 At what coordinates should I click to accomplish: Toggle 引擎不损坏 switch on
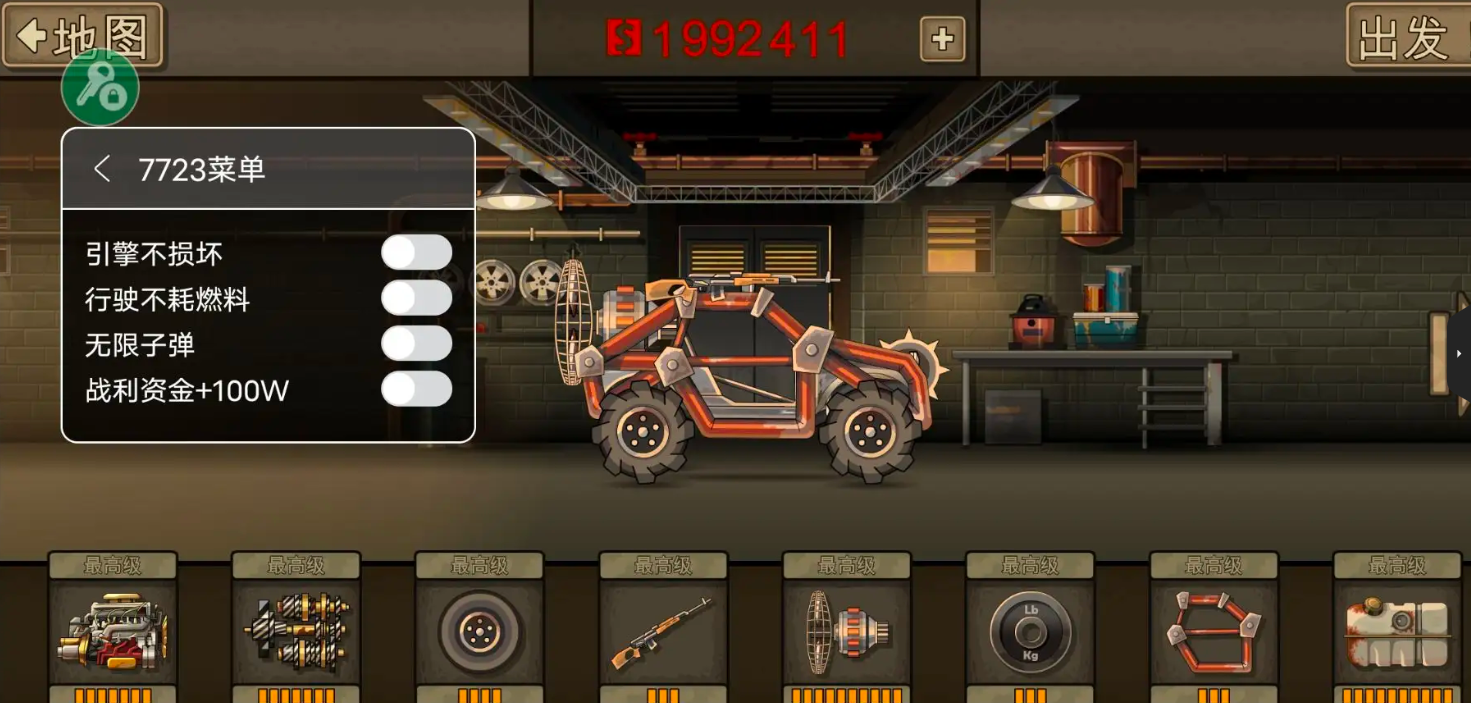pos(416,253)
